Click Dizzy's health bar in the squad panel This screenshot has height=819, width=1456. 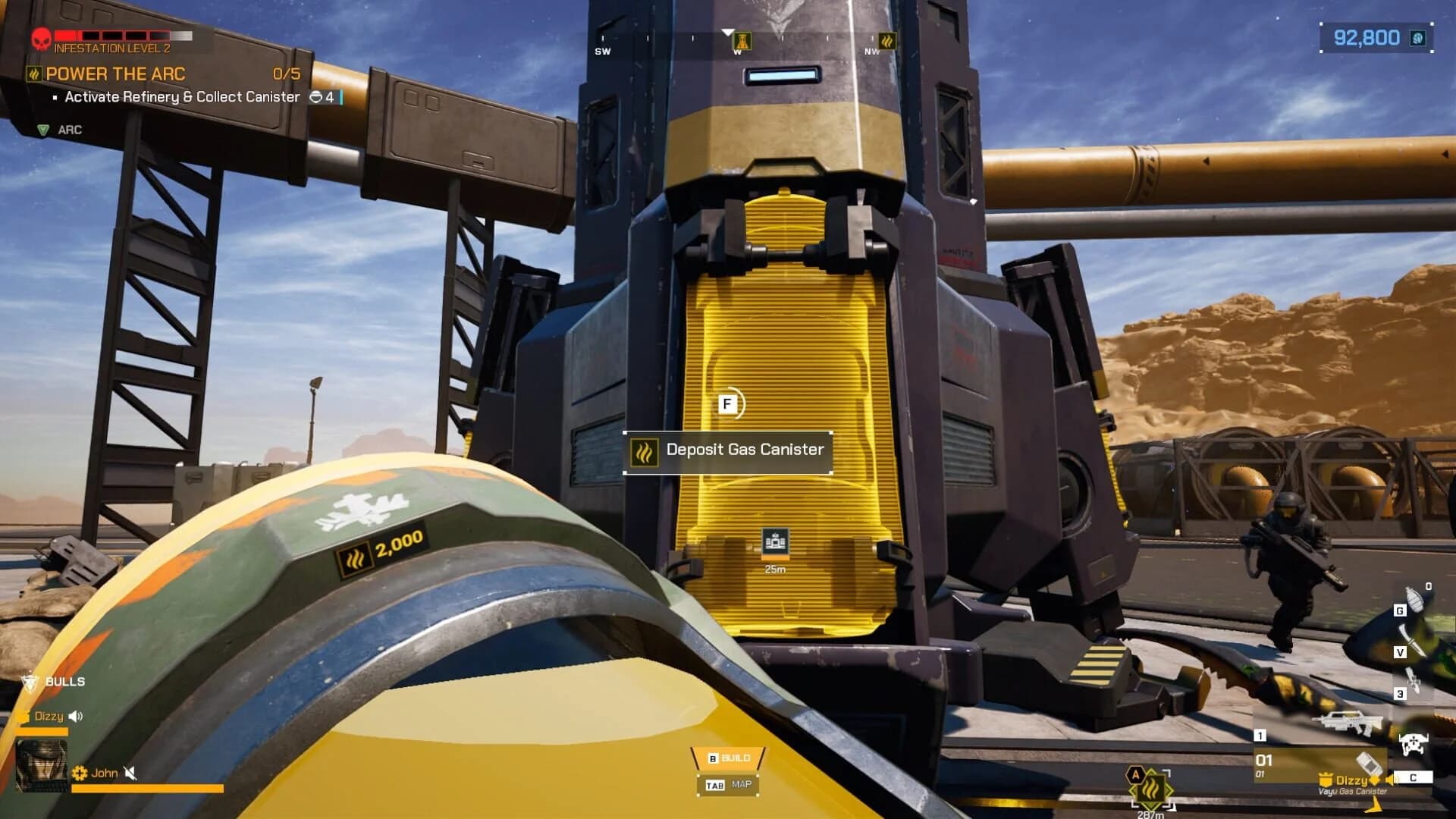coord(42,732)
